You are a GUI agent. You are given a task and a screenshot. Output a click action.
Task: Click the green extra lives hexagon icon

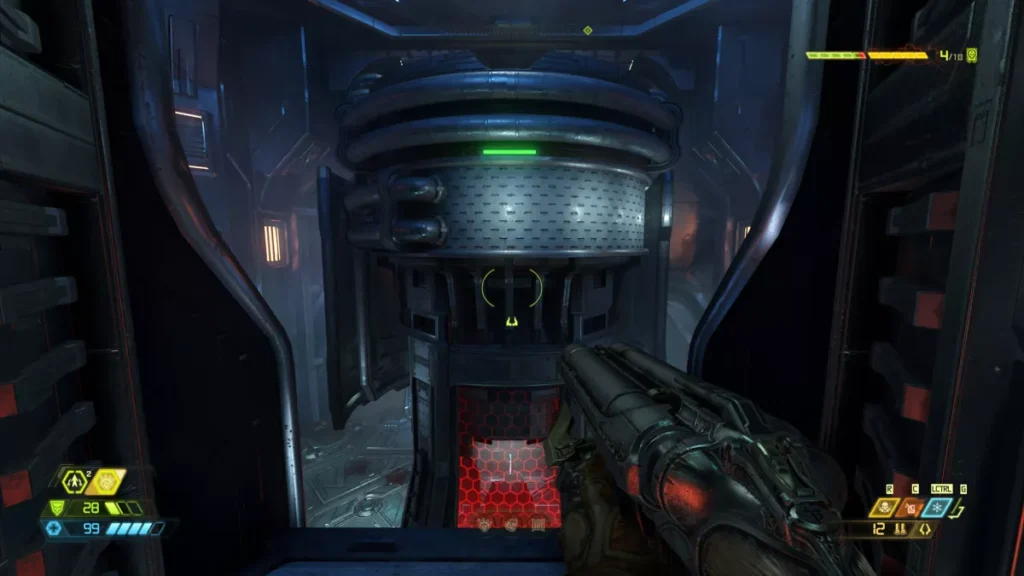pos(74,482)
